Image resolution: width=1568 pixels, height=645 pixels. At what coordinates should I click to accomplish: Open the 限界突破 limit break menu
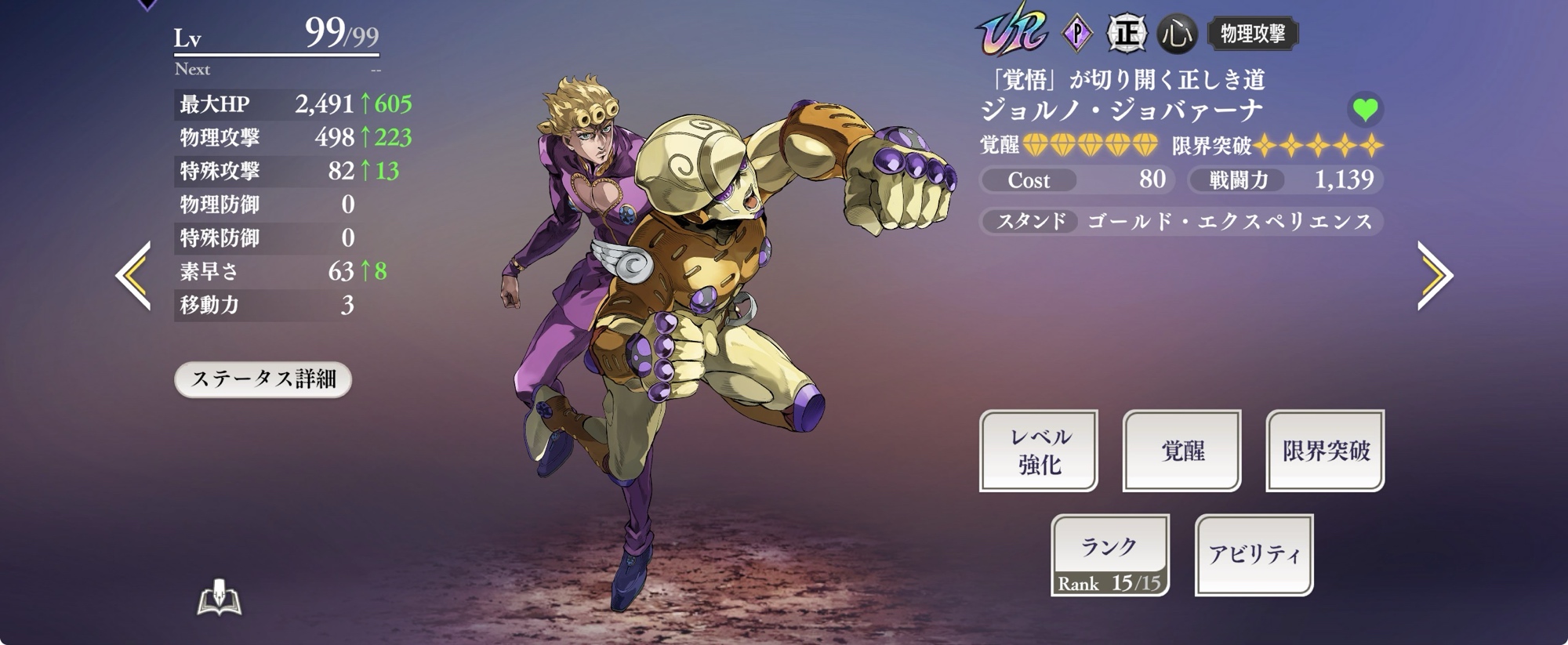[x=1325, y=451]
